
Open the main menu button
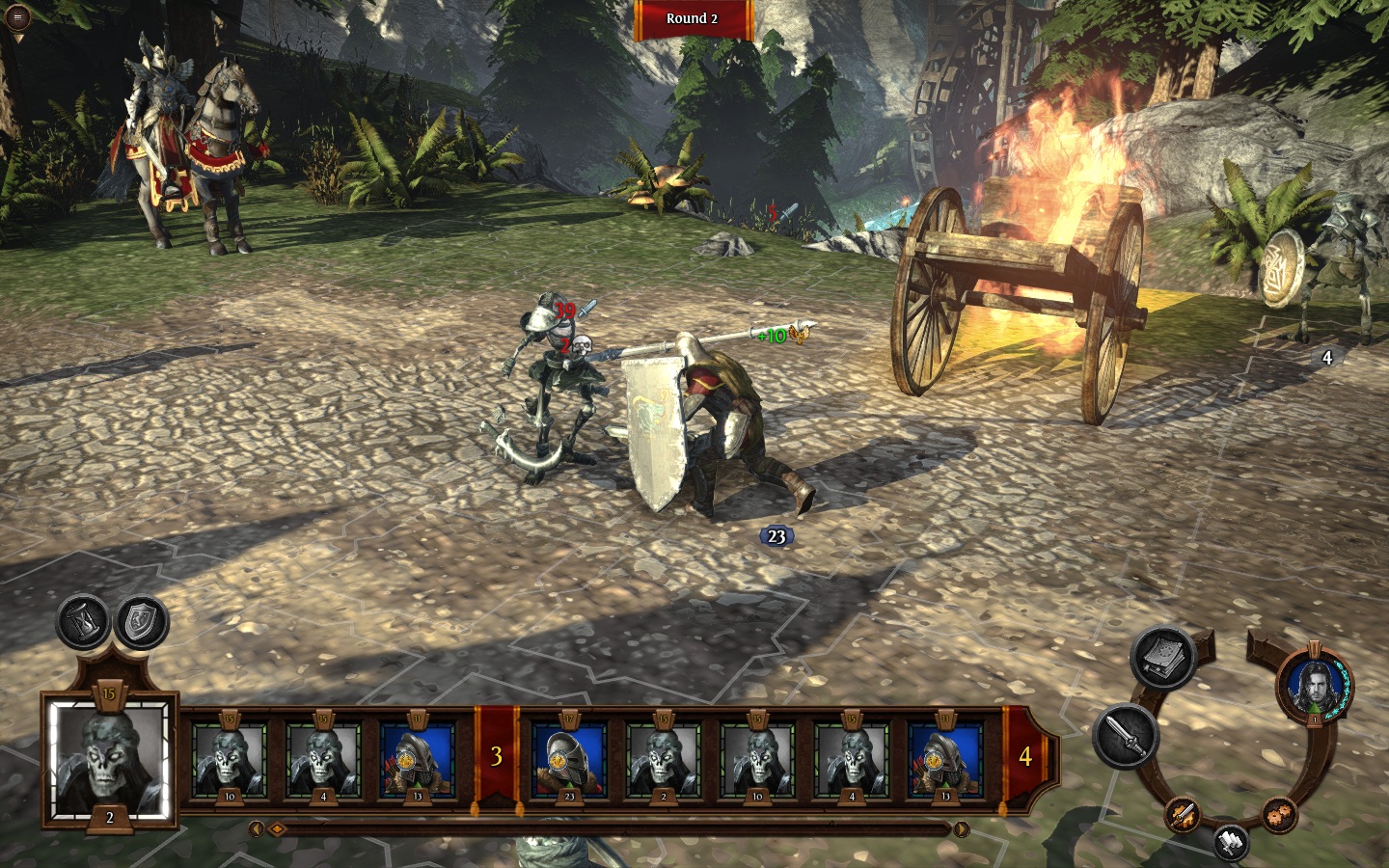[16, 17]
